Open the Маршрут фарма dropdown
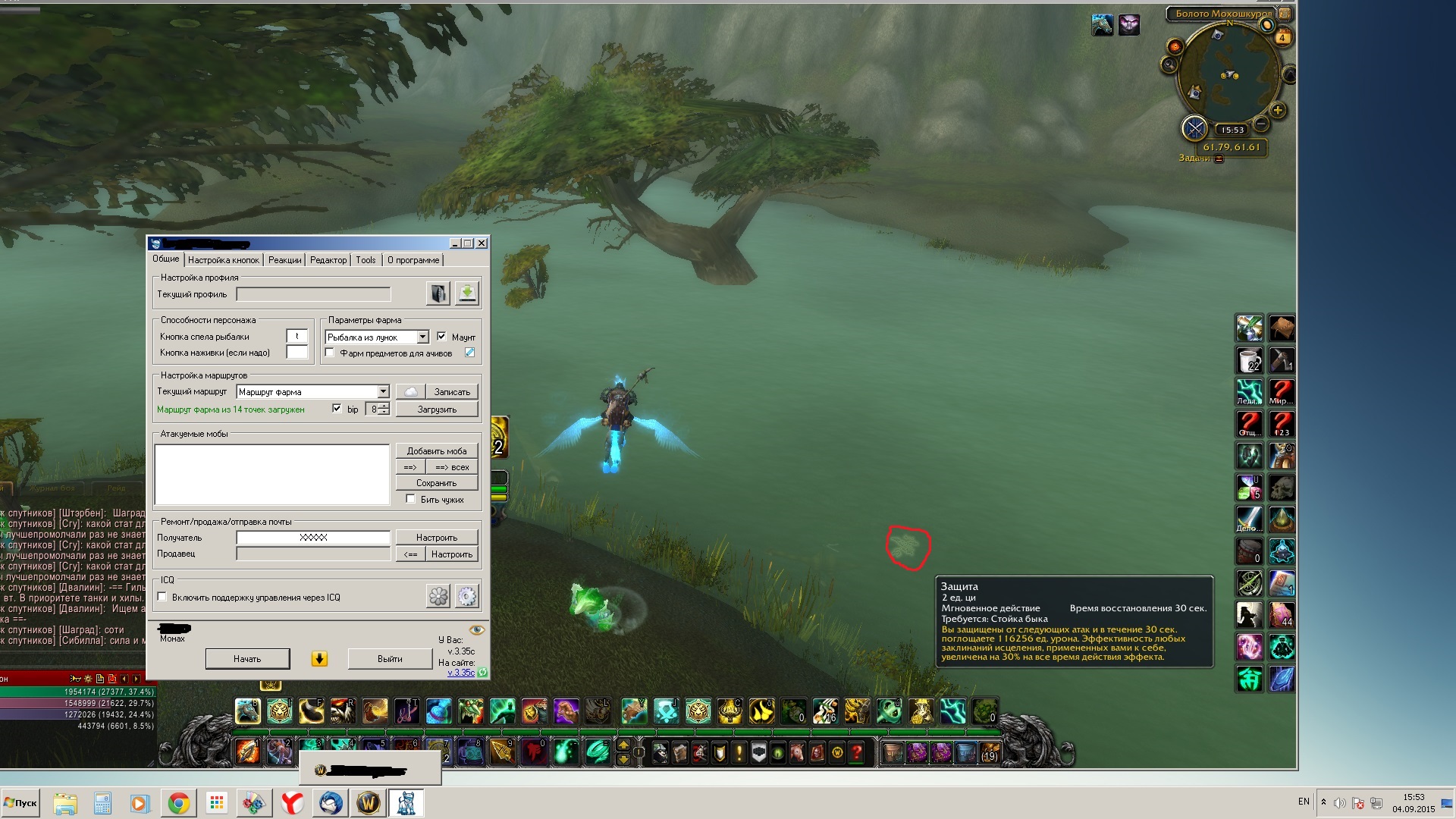1456x819 pixels. point(383,392)
